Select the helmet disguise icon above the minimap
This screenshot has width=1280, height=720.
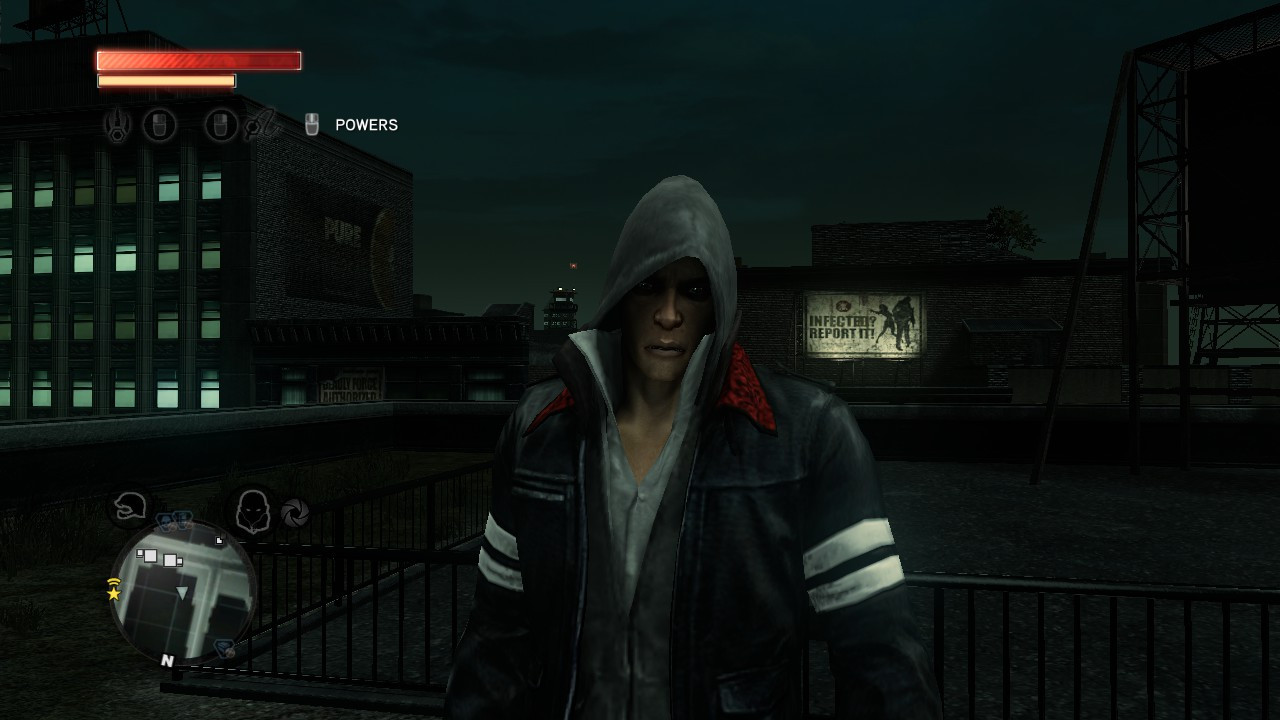pyautogui.click(x=130, y=507)
